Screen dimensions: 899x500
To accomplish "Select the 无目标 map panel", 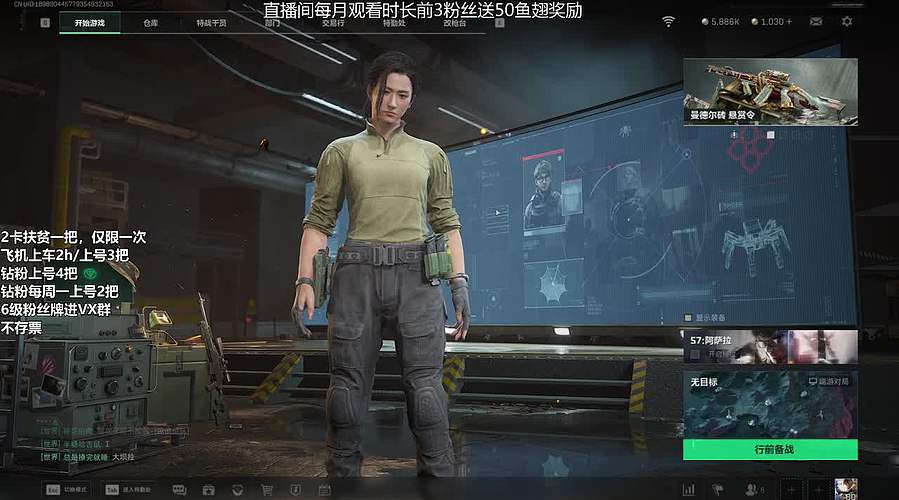I will [x=760, y=405].
